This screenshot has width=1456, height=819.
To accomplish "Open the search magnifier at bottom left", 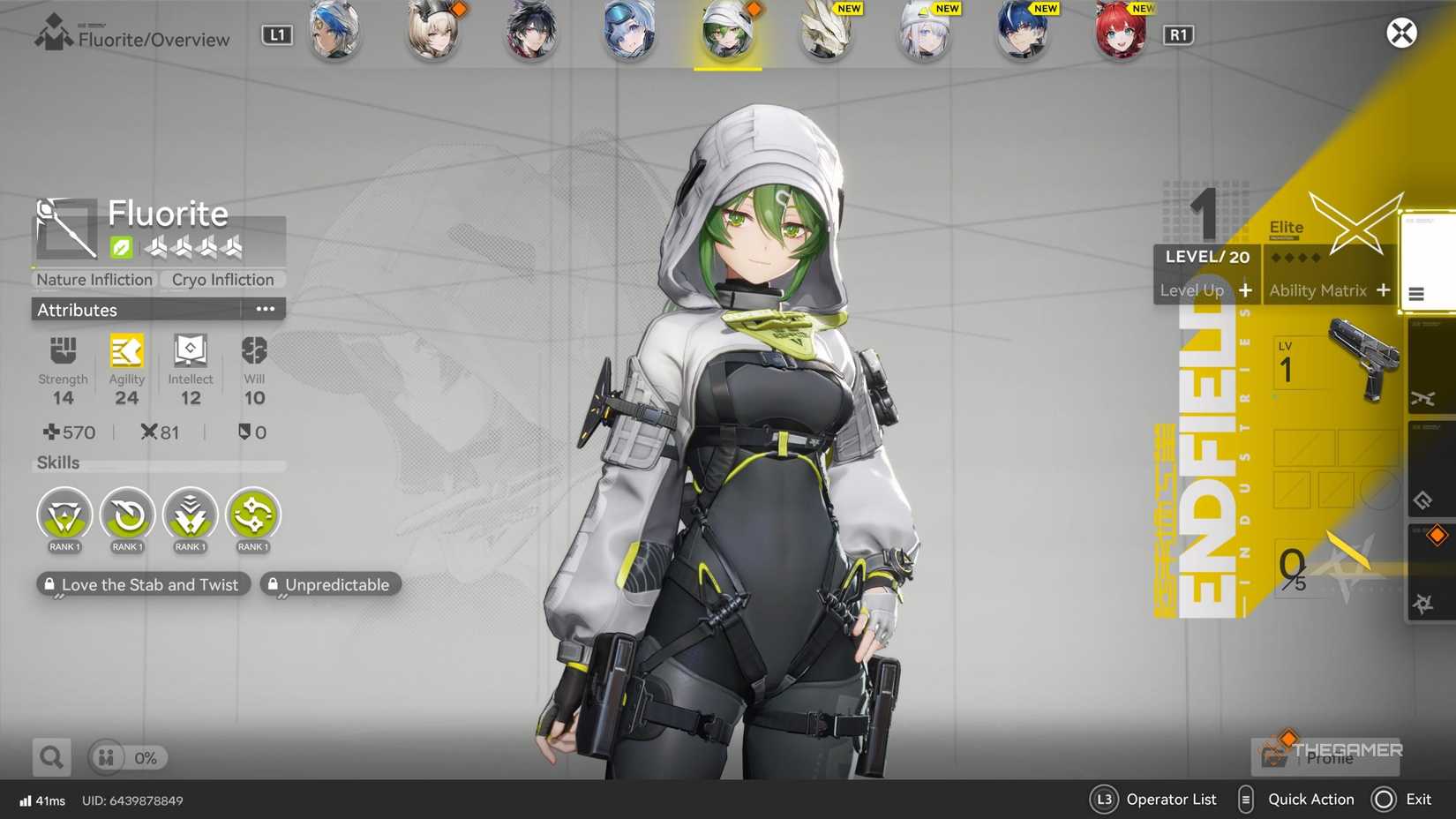I will tap(50, 756).
